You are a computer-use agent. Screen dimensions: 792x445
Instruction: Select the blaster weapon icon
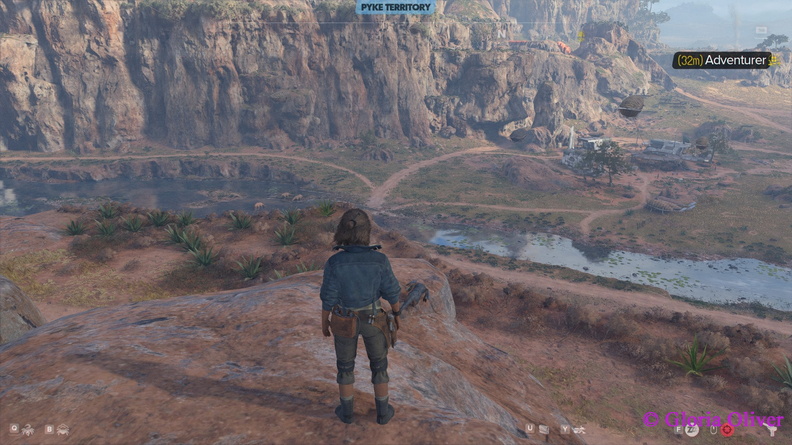click(x=771, y=429)
